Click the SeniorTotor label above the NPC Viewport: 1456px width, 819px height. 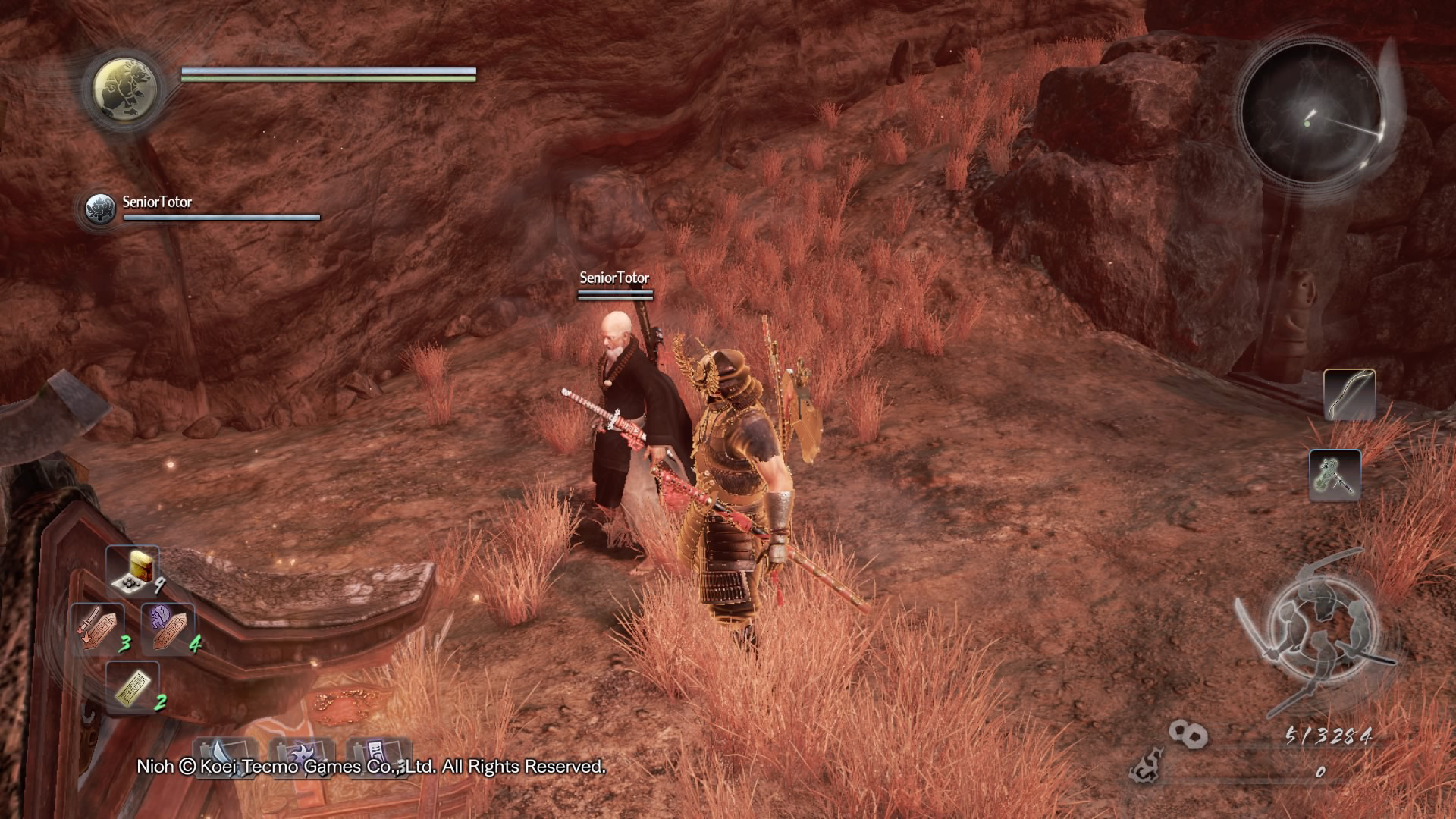pyautogui.click(x=613, y=278)
